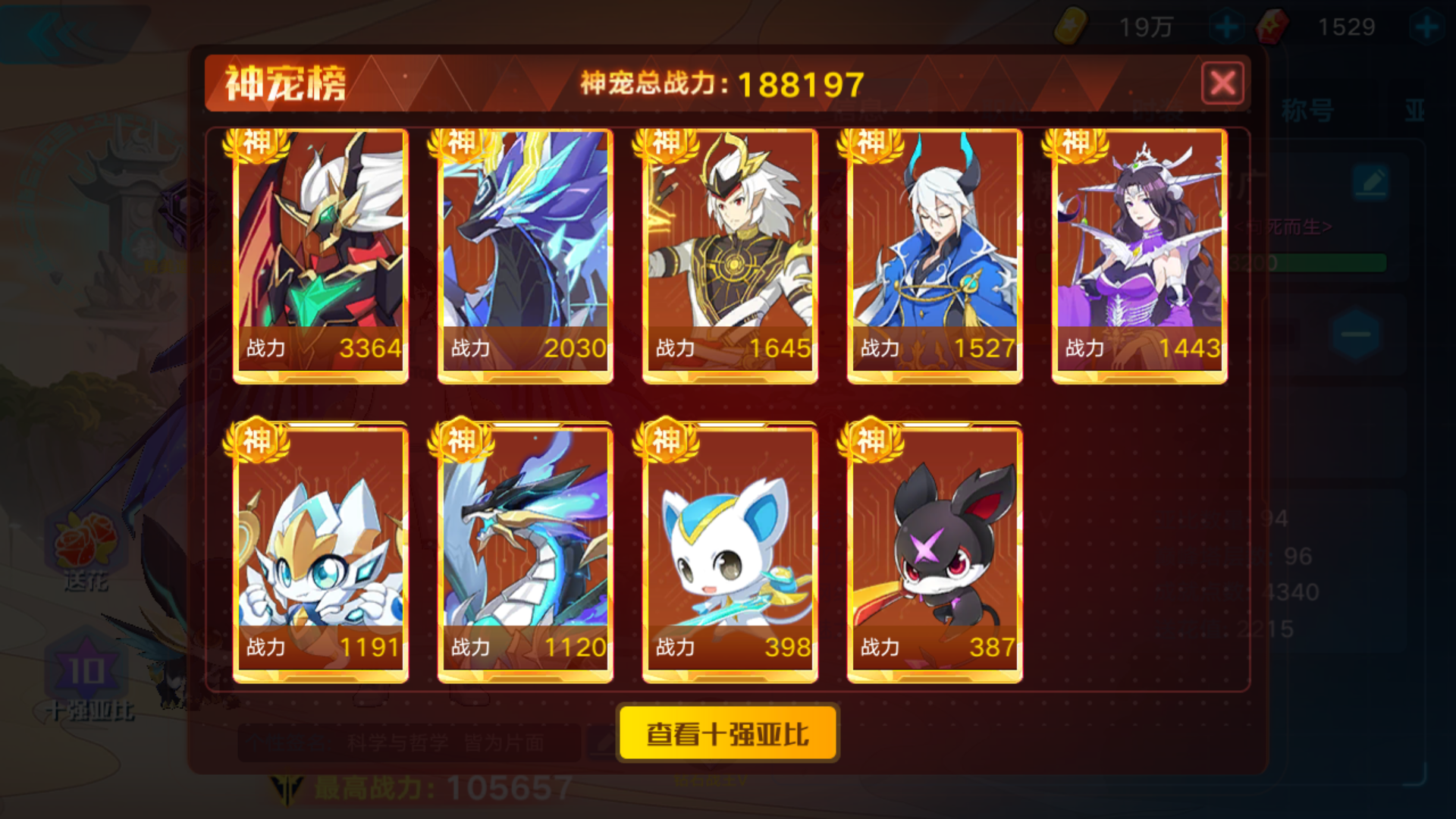Close the 神宠榜 panel with the X
Viewport: 1456px width, 819px height.
tap(1222, 84)
